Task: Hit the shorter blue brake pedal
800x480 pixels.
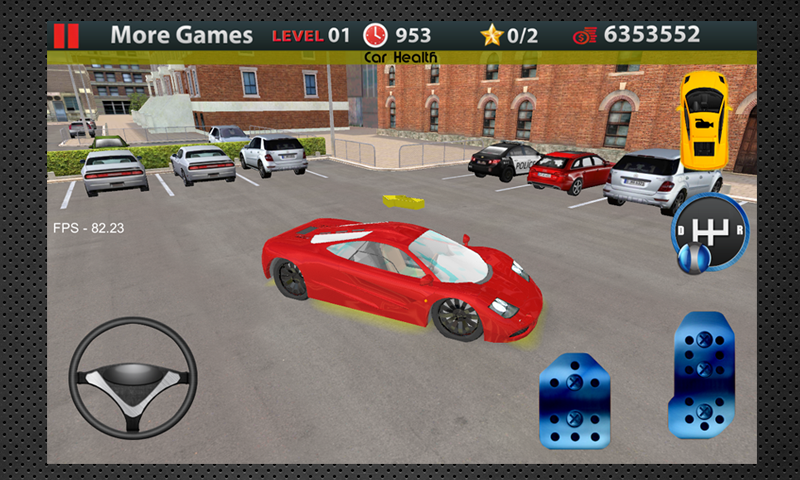Action: [575, 402]
